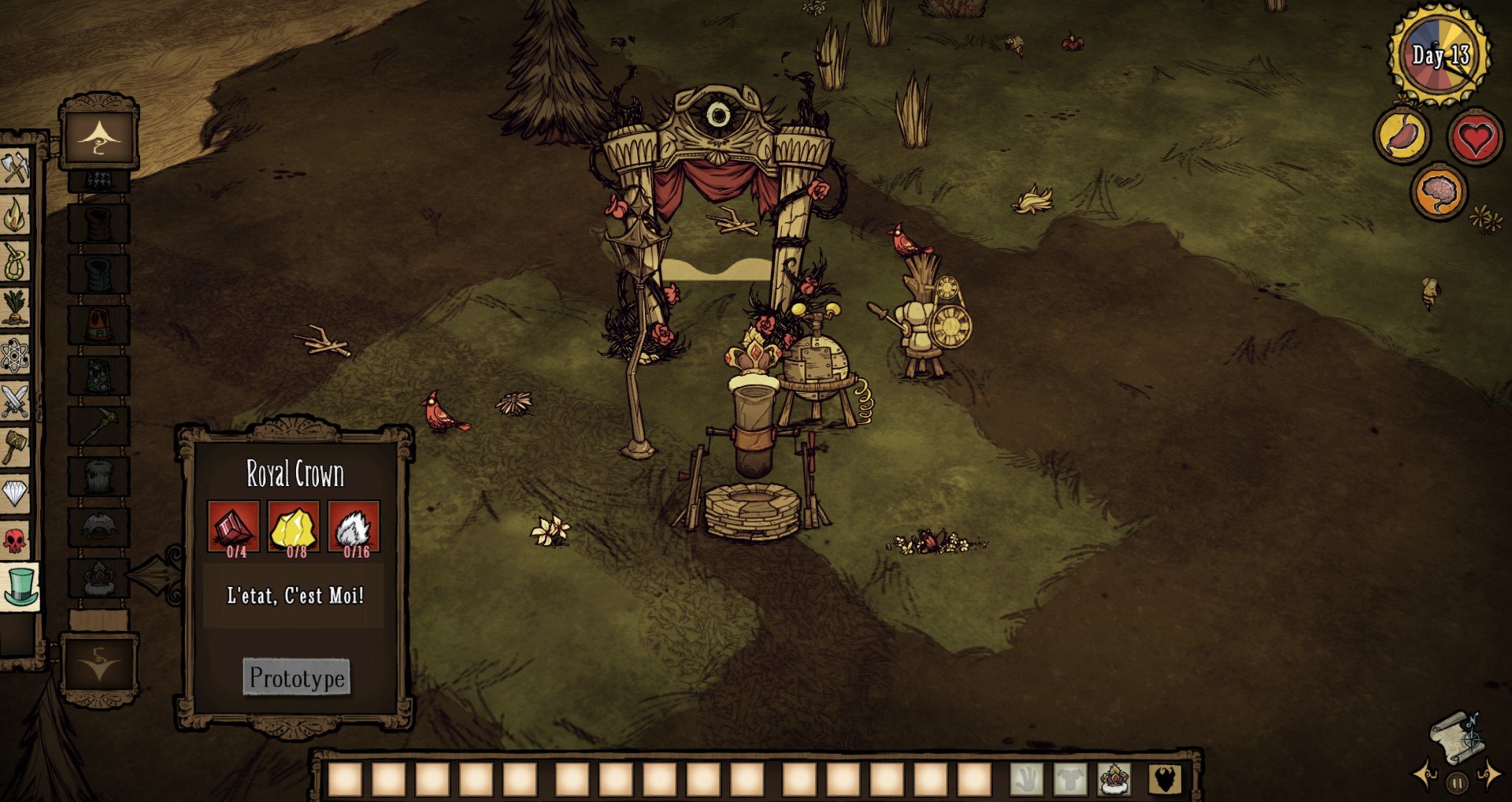Open the Structures hammer crafting tab
Screen dimensions: 1512x802
(14, 447)
